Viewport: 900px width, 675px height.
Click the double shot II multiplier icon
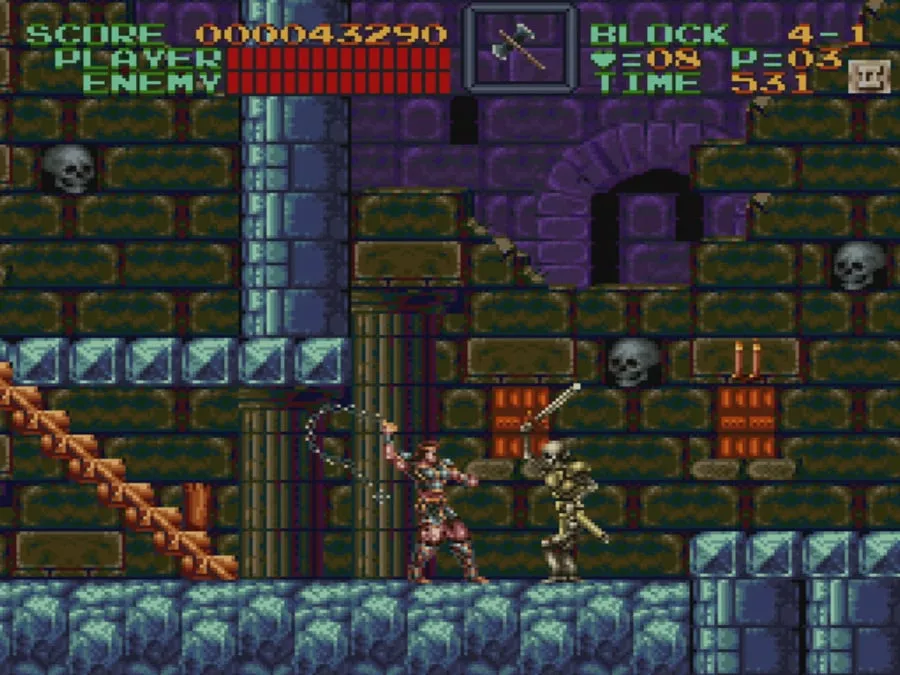pos(863,77)
